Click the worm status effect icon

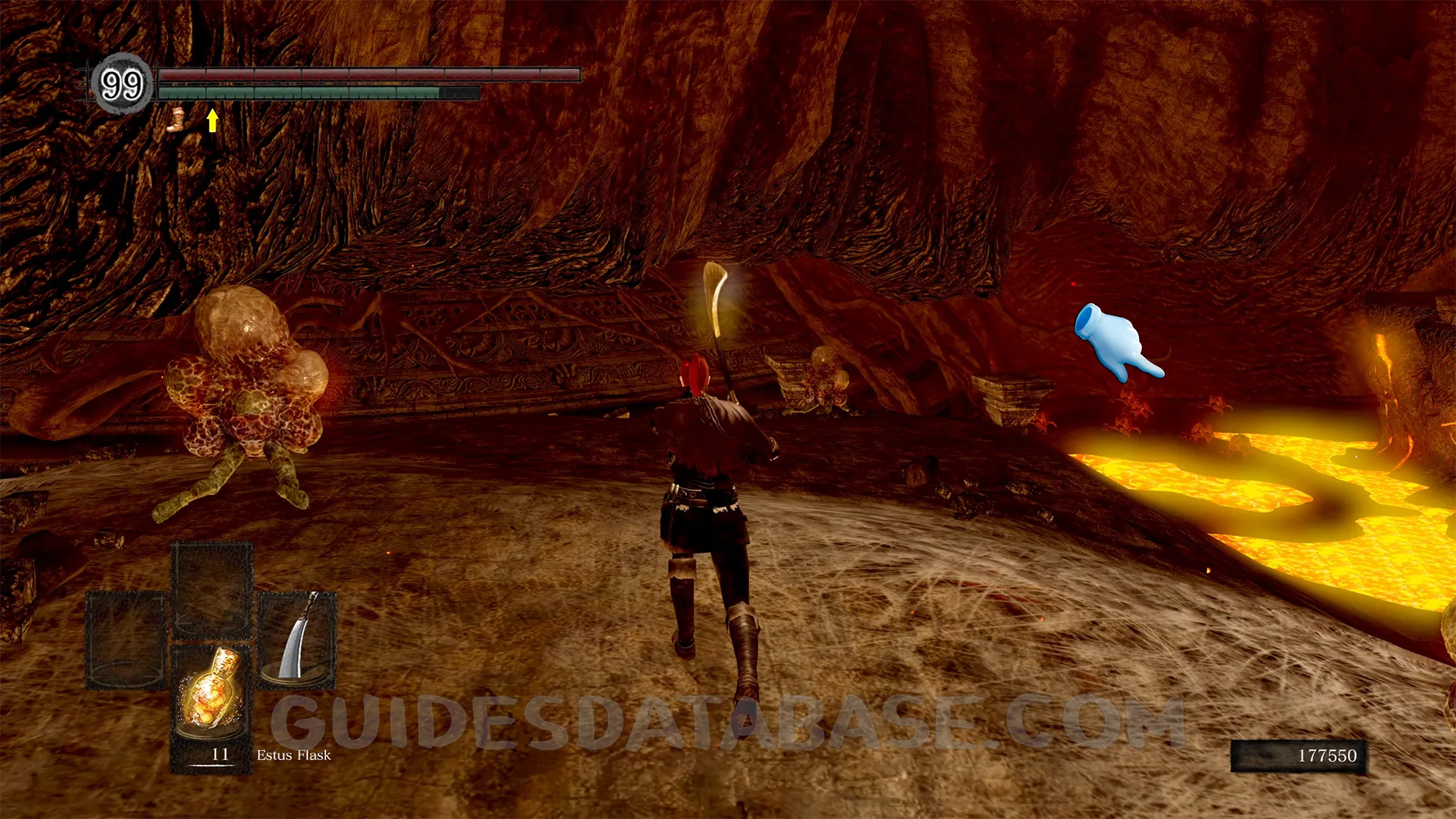tap(177, 120)
